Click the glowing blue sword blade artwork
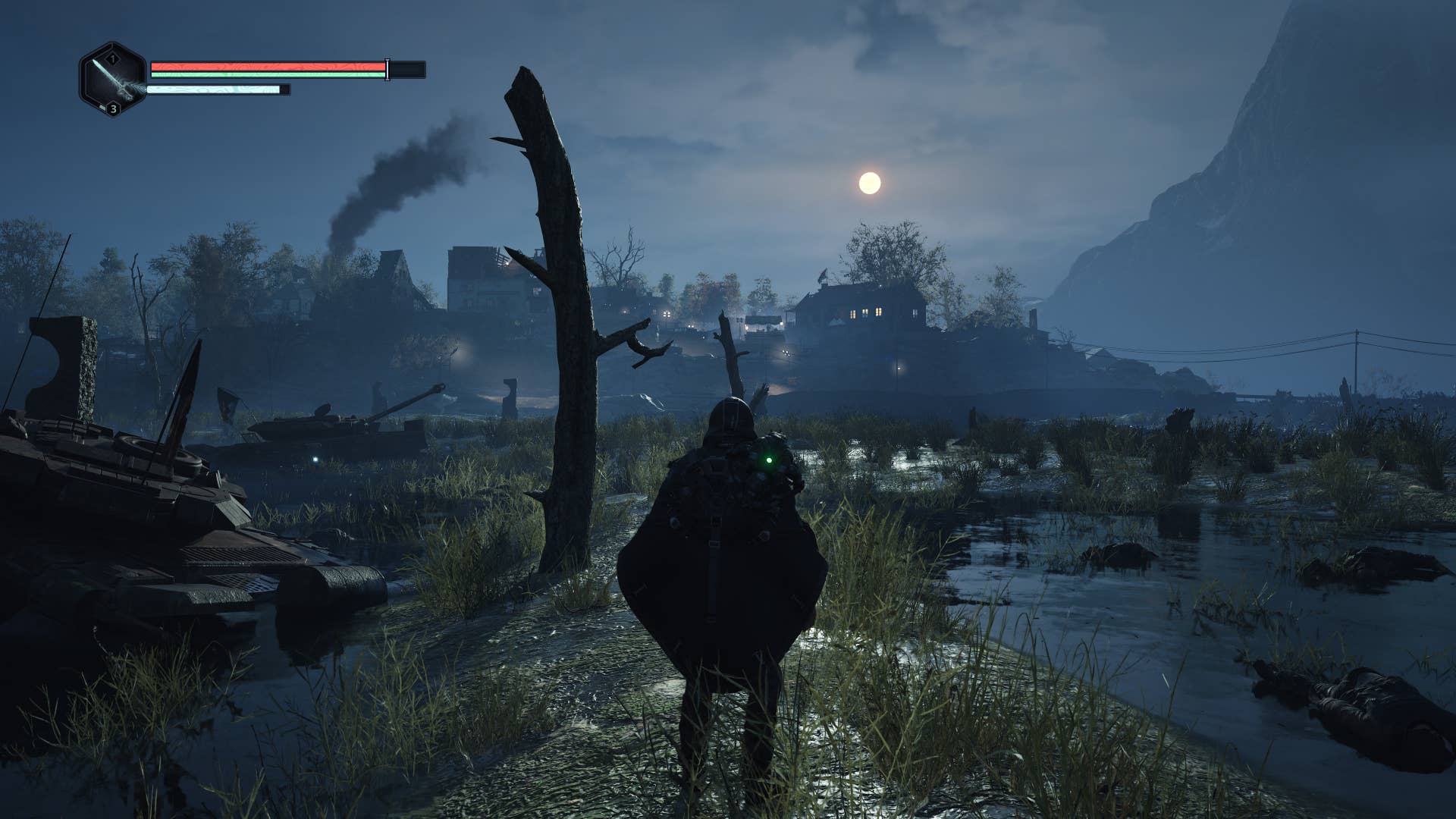1456x819 pixels. coord(106,72)
